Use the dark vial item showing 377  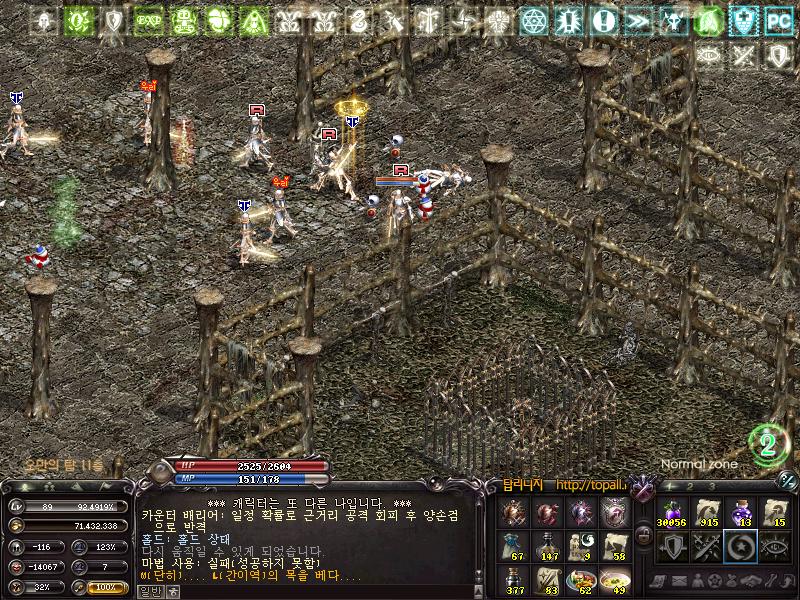pyautogui.click(x=515, y=580)
